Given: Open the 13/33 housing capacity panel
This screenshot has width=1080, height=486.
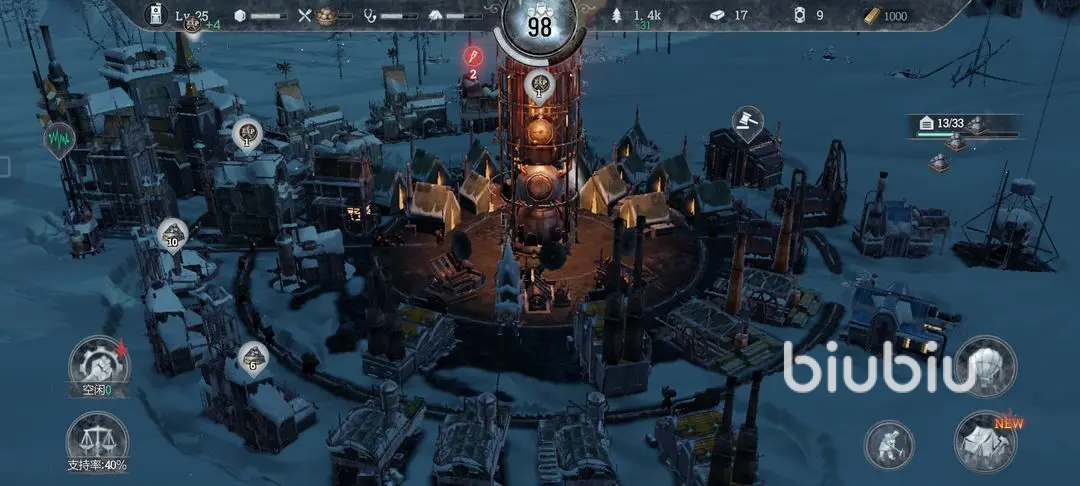Looking at the screenshot, I should coord(962,126).
